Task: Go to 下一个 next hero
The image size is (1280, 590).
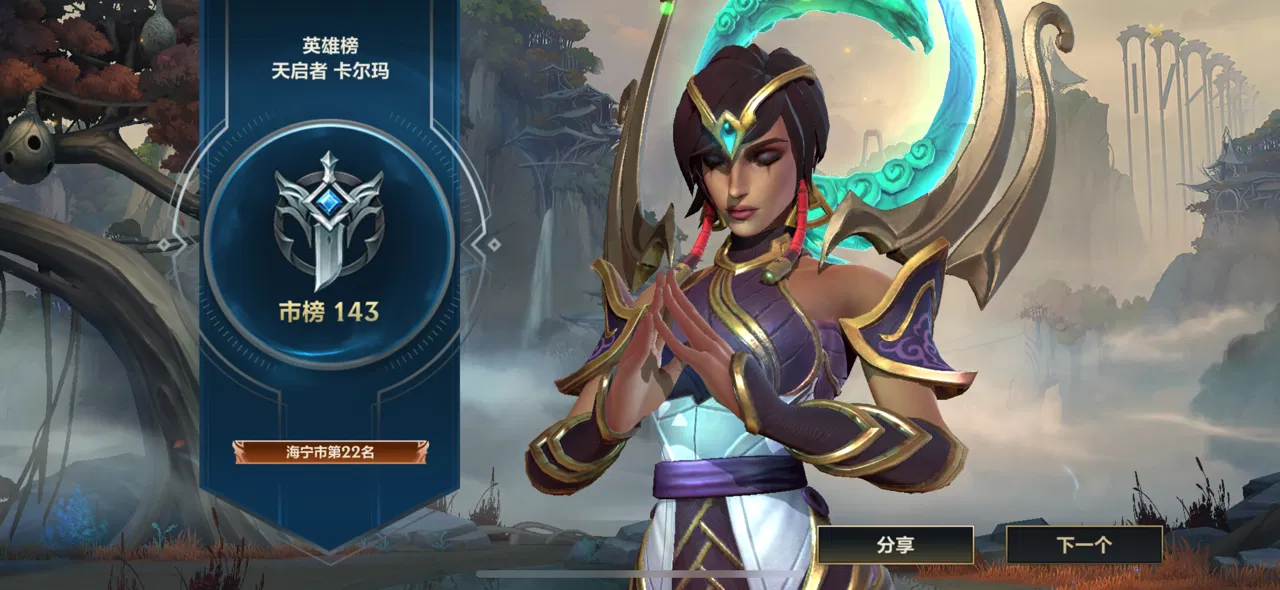Action: [x=1084, y=545]
